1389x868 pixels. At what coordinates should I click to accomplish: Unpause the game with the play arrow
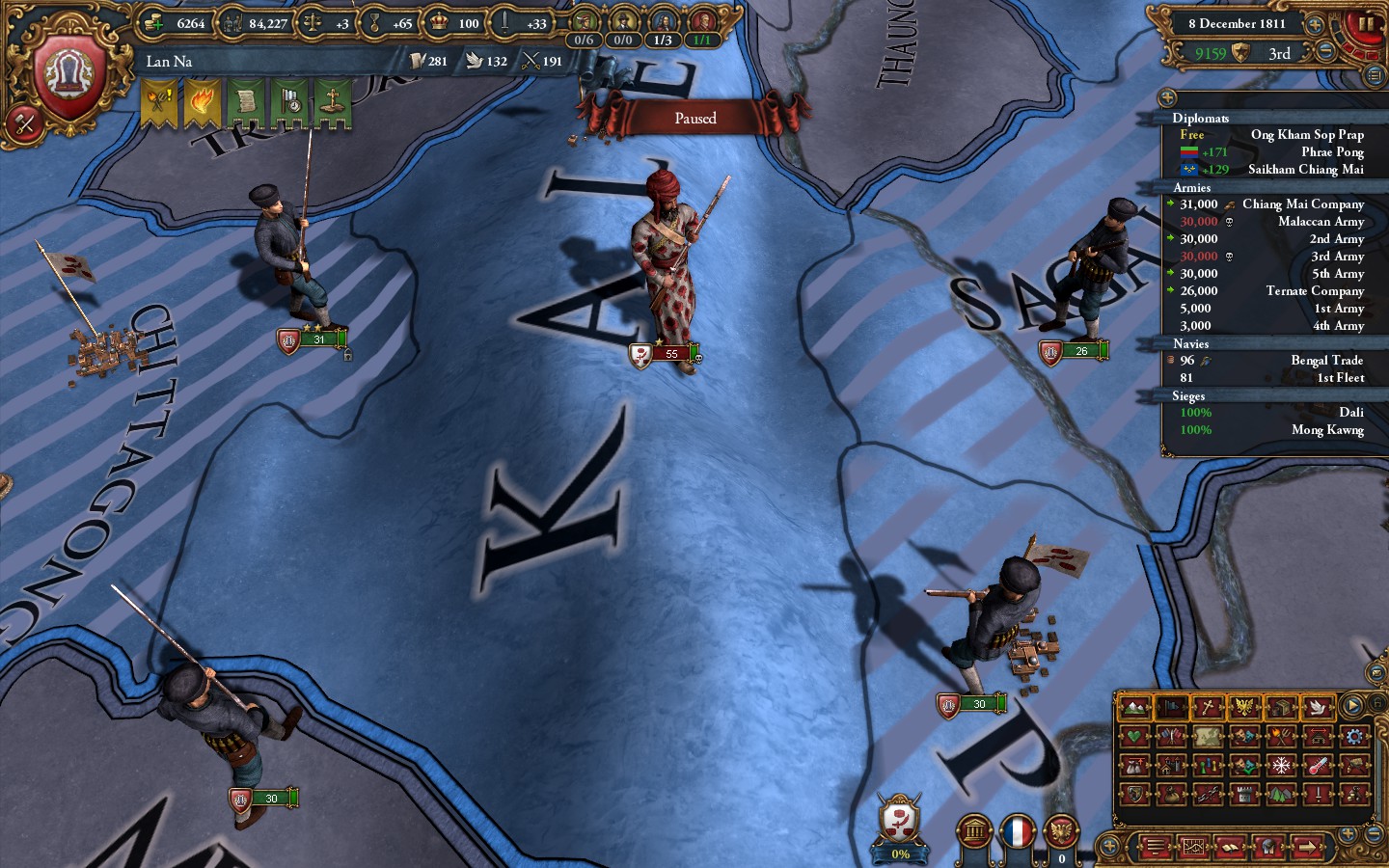[x=1352, y=703]
